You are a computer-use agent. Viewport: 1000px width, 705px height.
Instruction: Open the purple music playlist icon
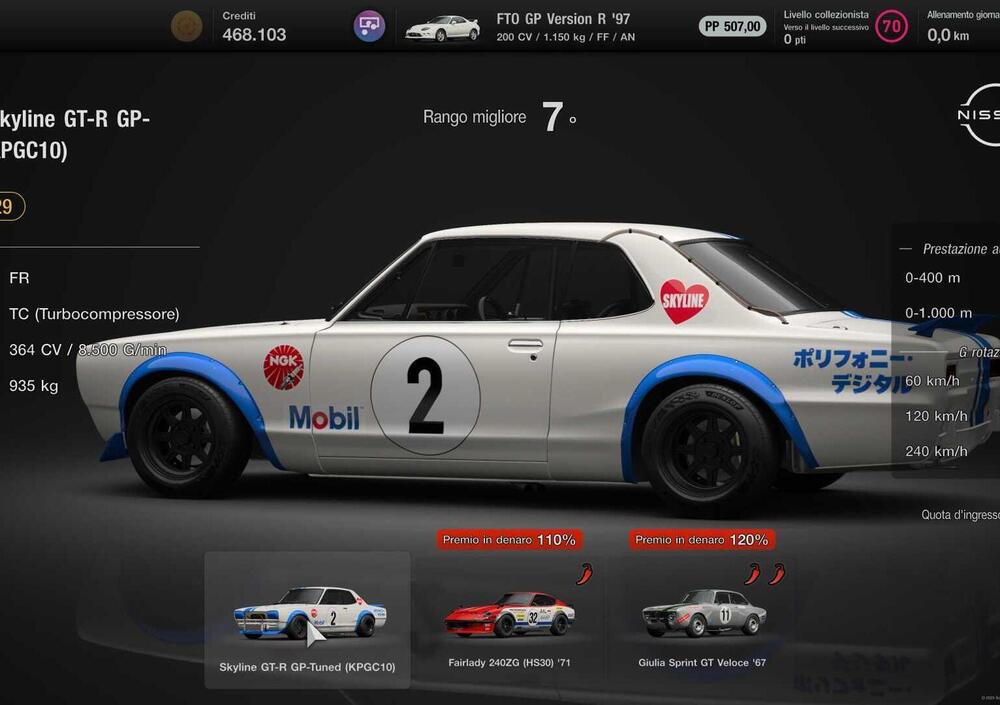point(369,26)
